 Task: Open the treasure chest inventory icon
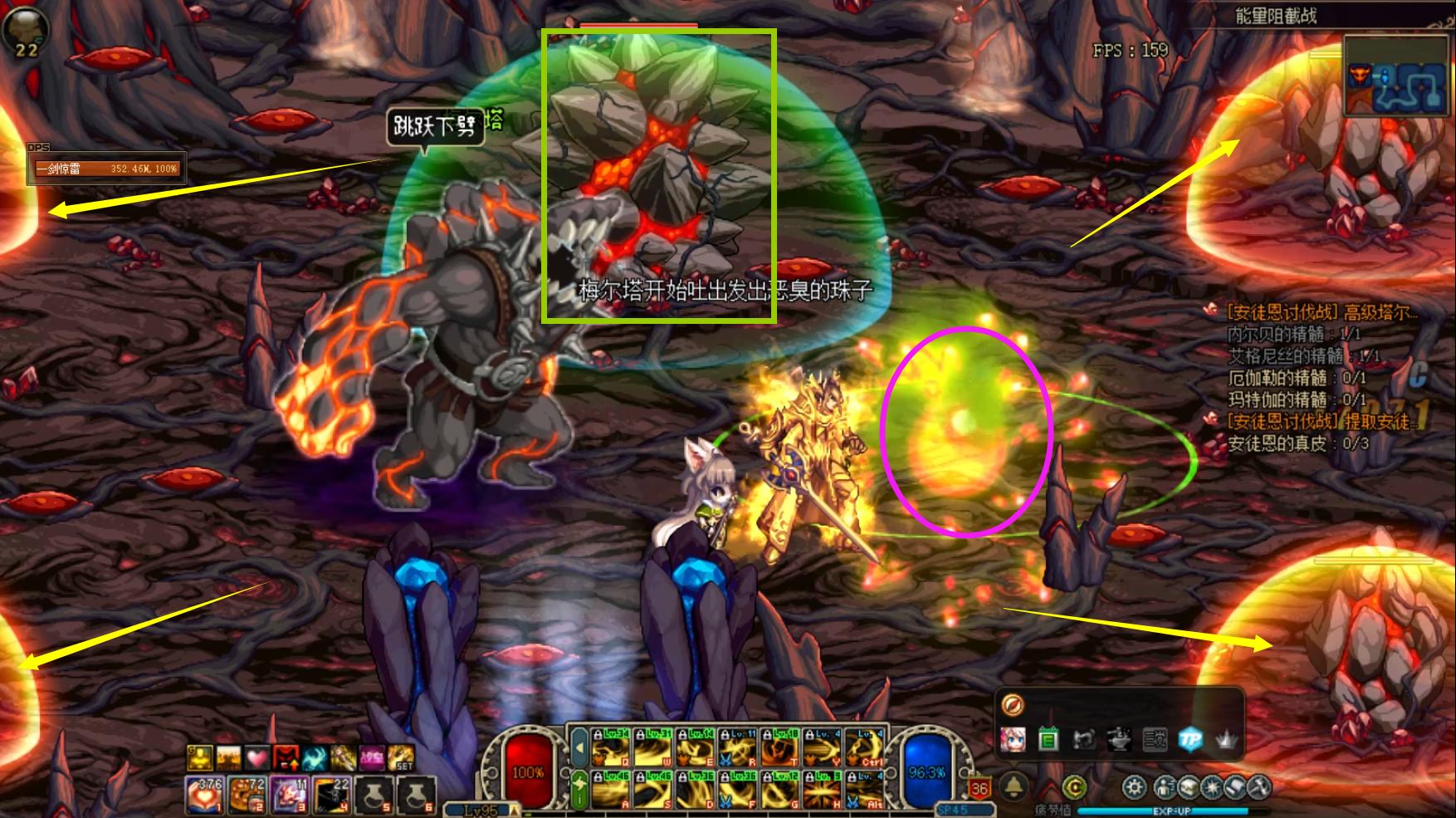1187,786
